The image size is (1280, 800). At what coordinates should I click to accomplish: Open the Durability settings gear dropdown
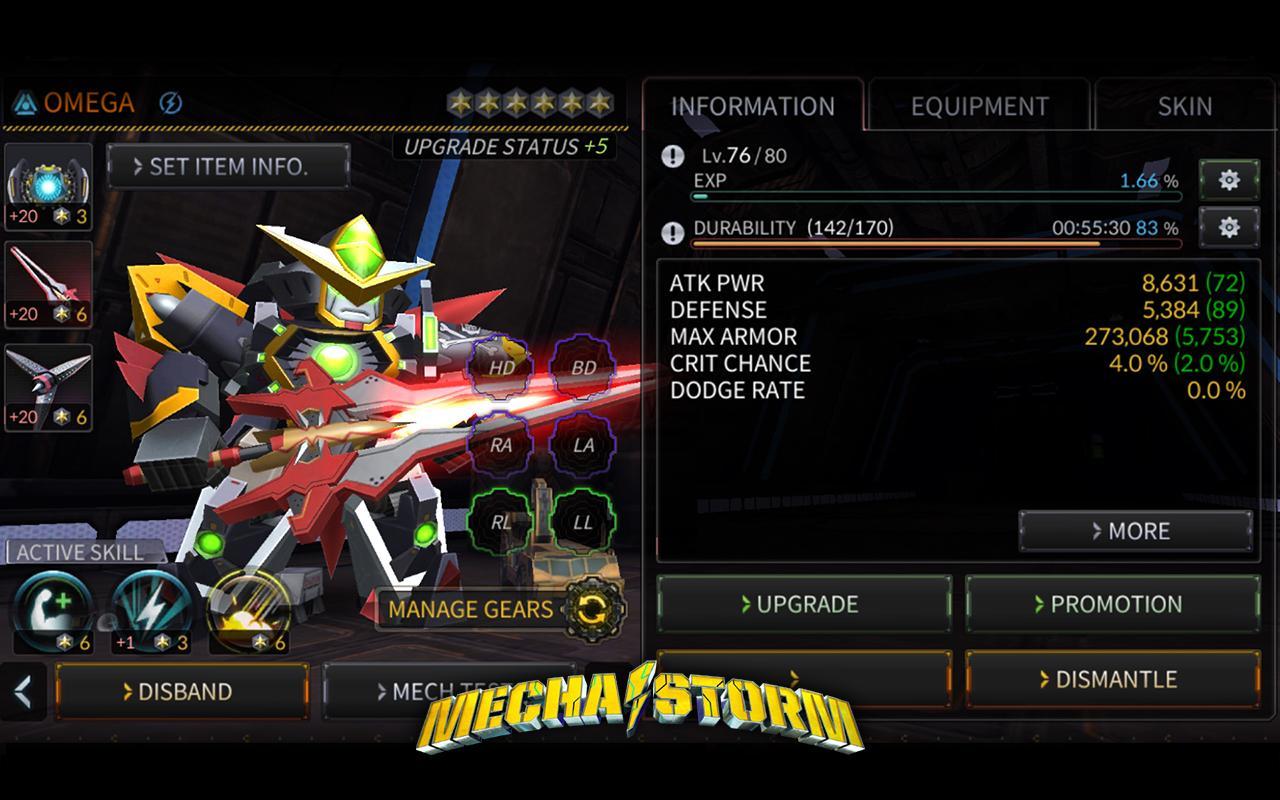point(1228,226)
